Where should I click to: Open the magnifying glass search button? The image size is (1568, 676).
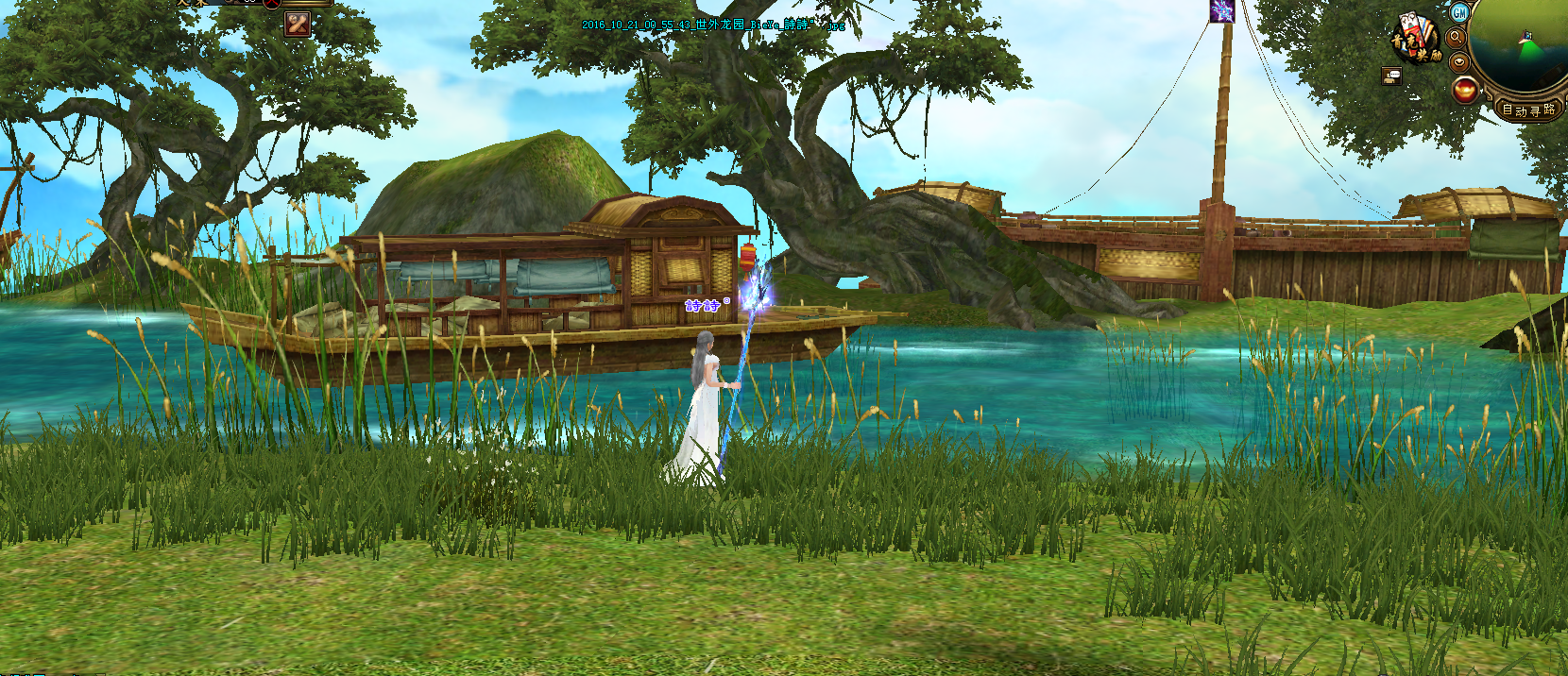click(1456, 37)
